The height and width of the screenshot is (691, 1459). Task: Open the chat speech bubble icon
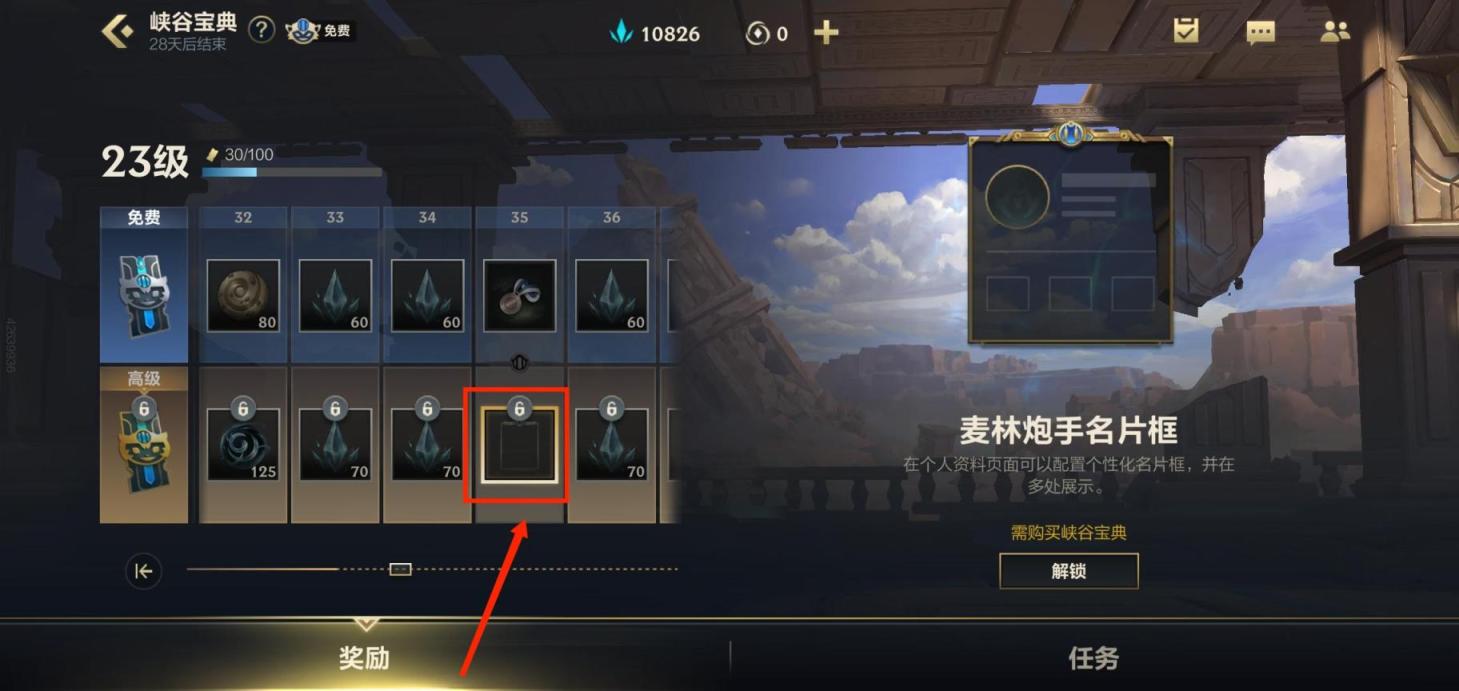[x=1260, y=32]
